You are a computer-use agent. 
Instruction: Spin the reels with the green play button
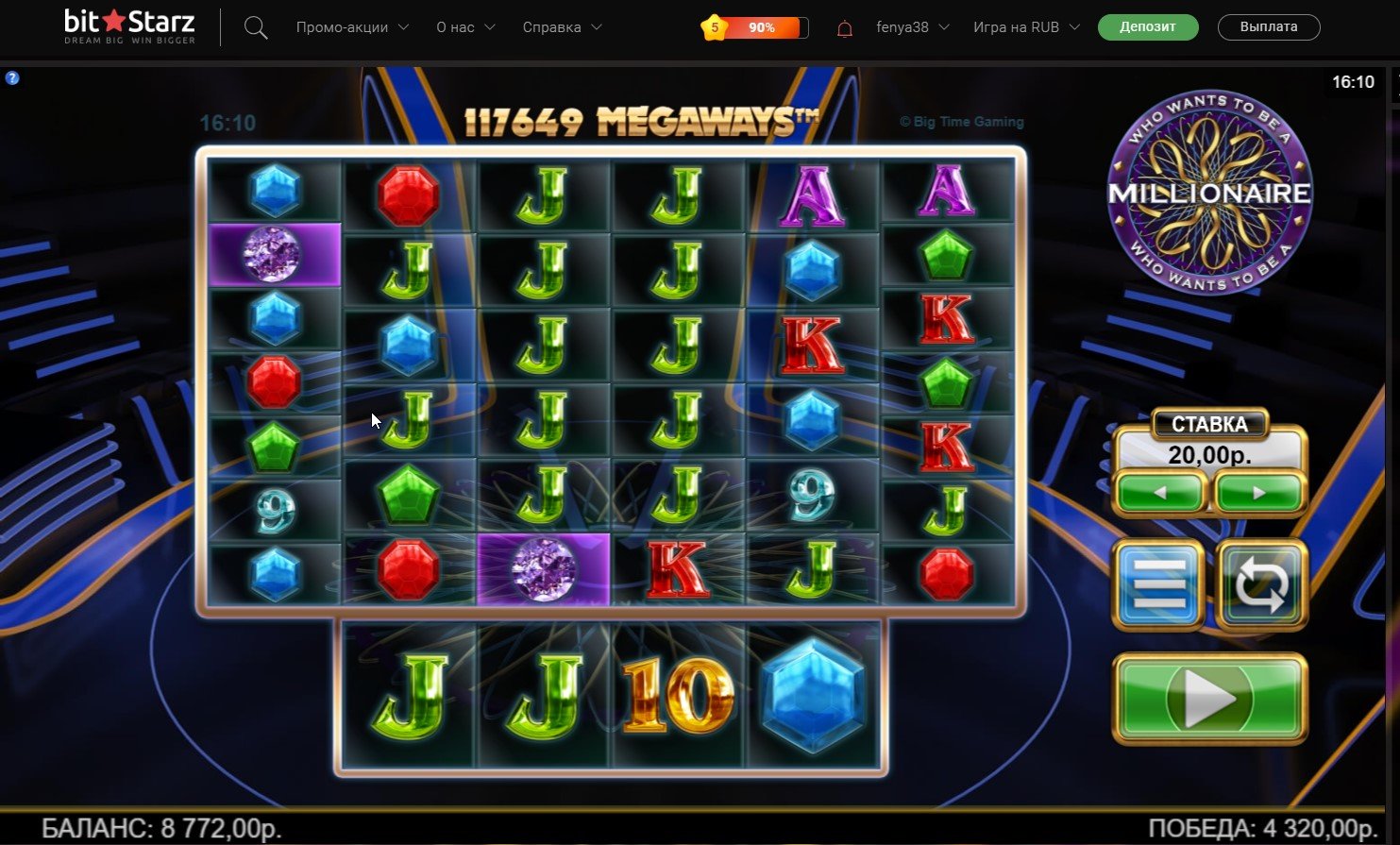pos(1210,700)
